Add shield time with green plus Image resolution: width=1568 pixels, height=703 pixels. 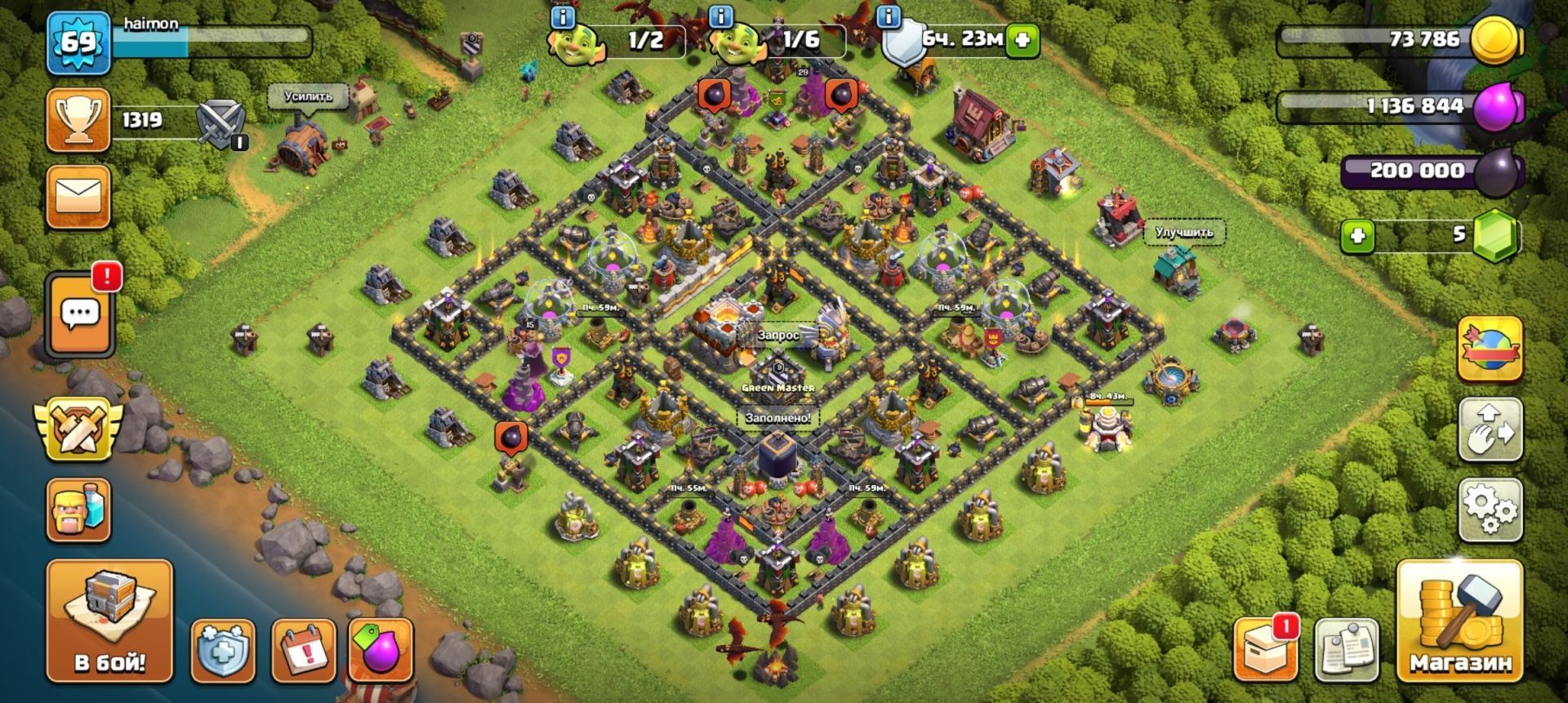pos(1022,39)
